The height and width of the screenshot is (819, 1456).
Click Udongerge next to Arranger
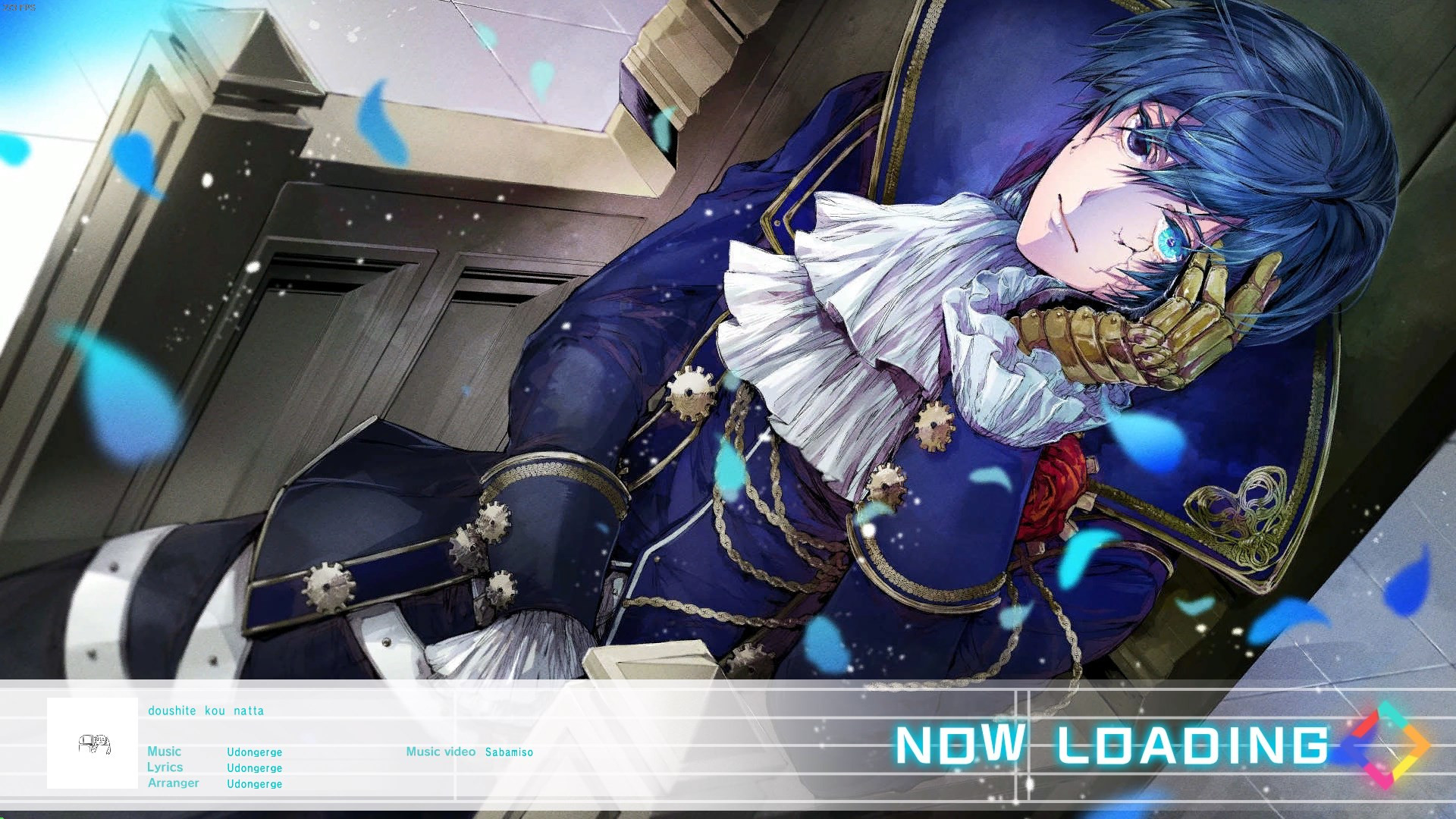tap(254, 783)
